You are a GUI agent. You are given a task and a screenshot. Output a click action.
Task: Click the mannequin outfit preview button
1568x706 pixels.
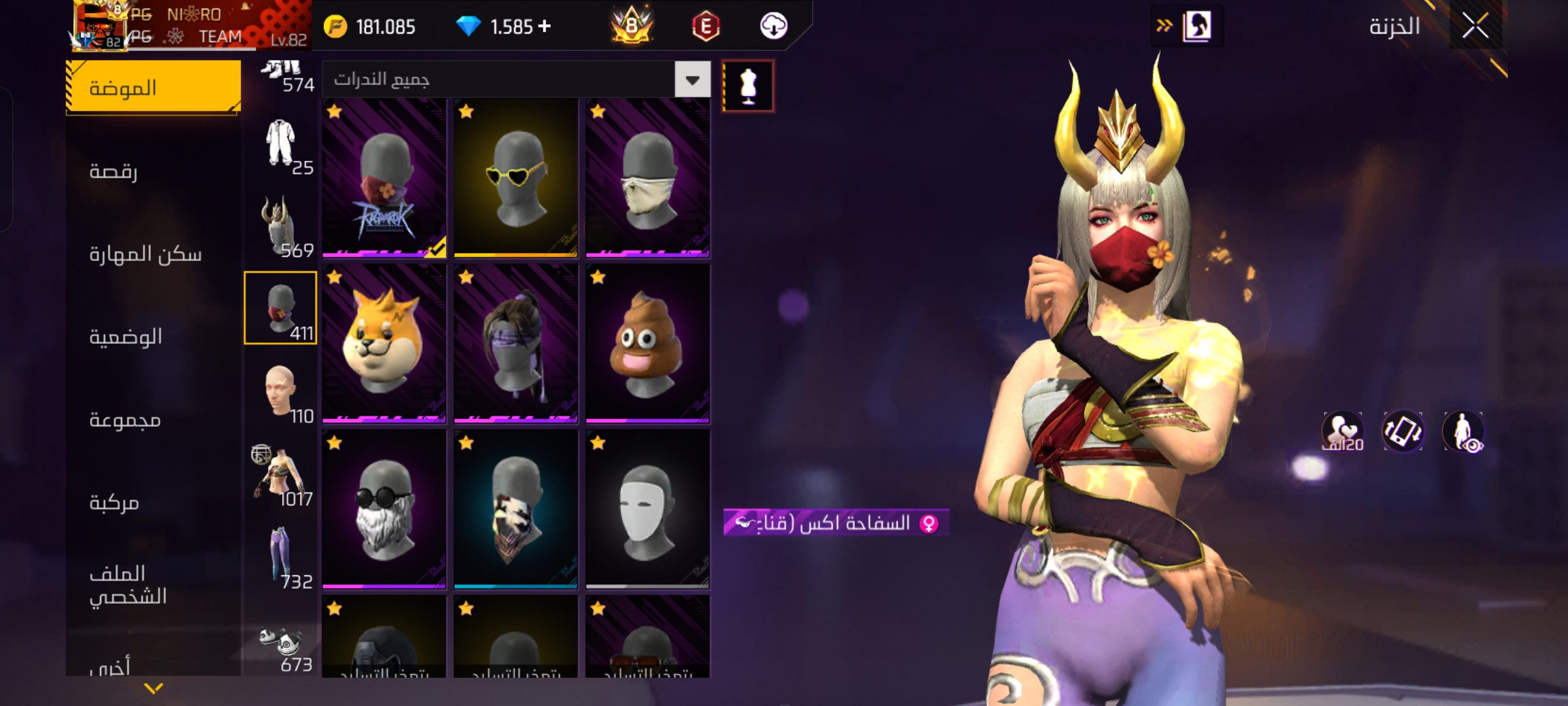pyautogui.click(x=748, y=86)
